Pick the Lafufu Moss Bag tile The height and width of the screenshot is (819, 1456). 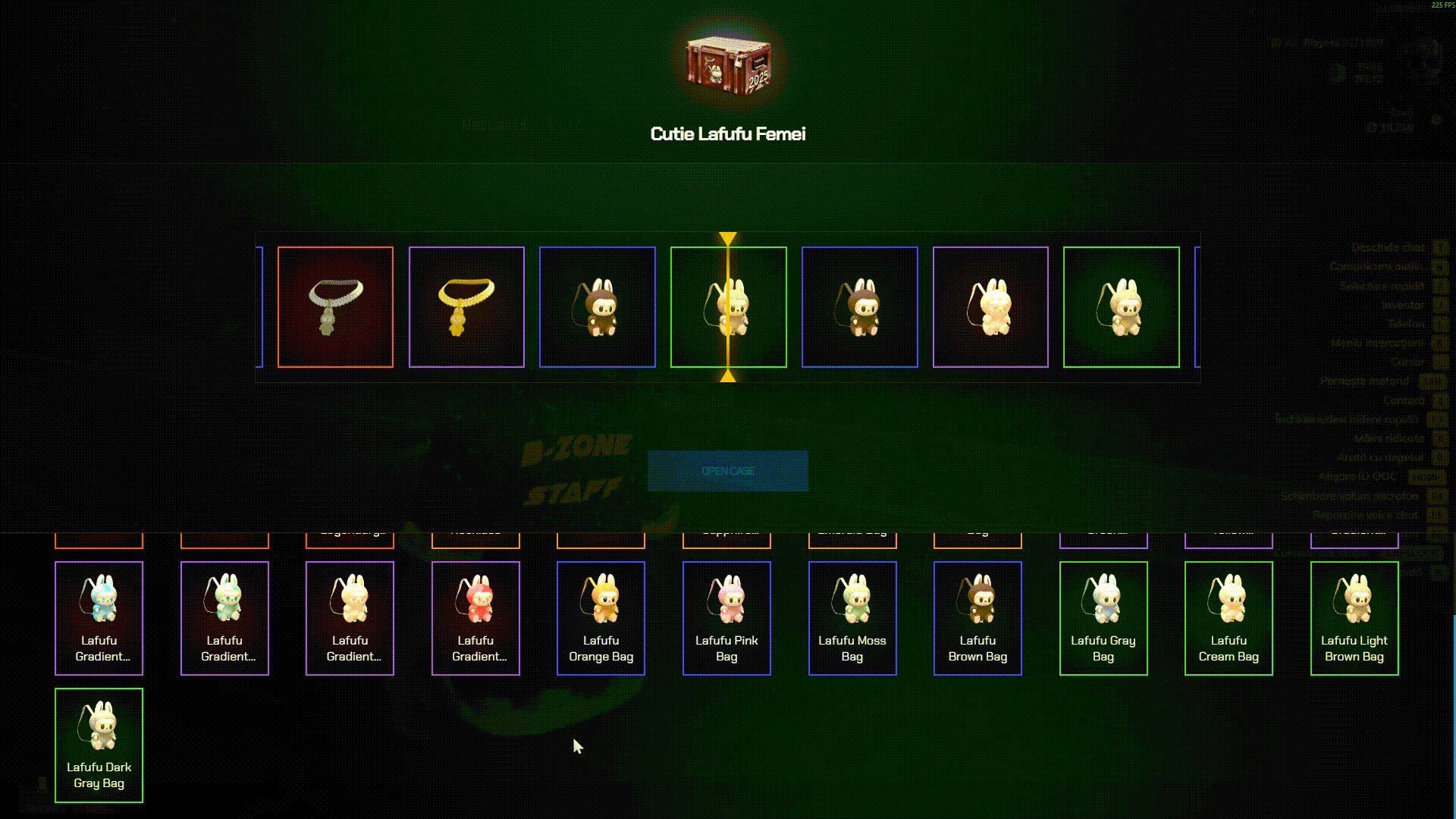[x=852, y=618]
